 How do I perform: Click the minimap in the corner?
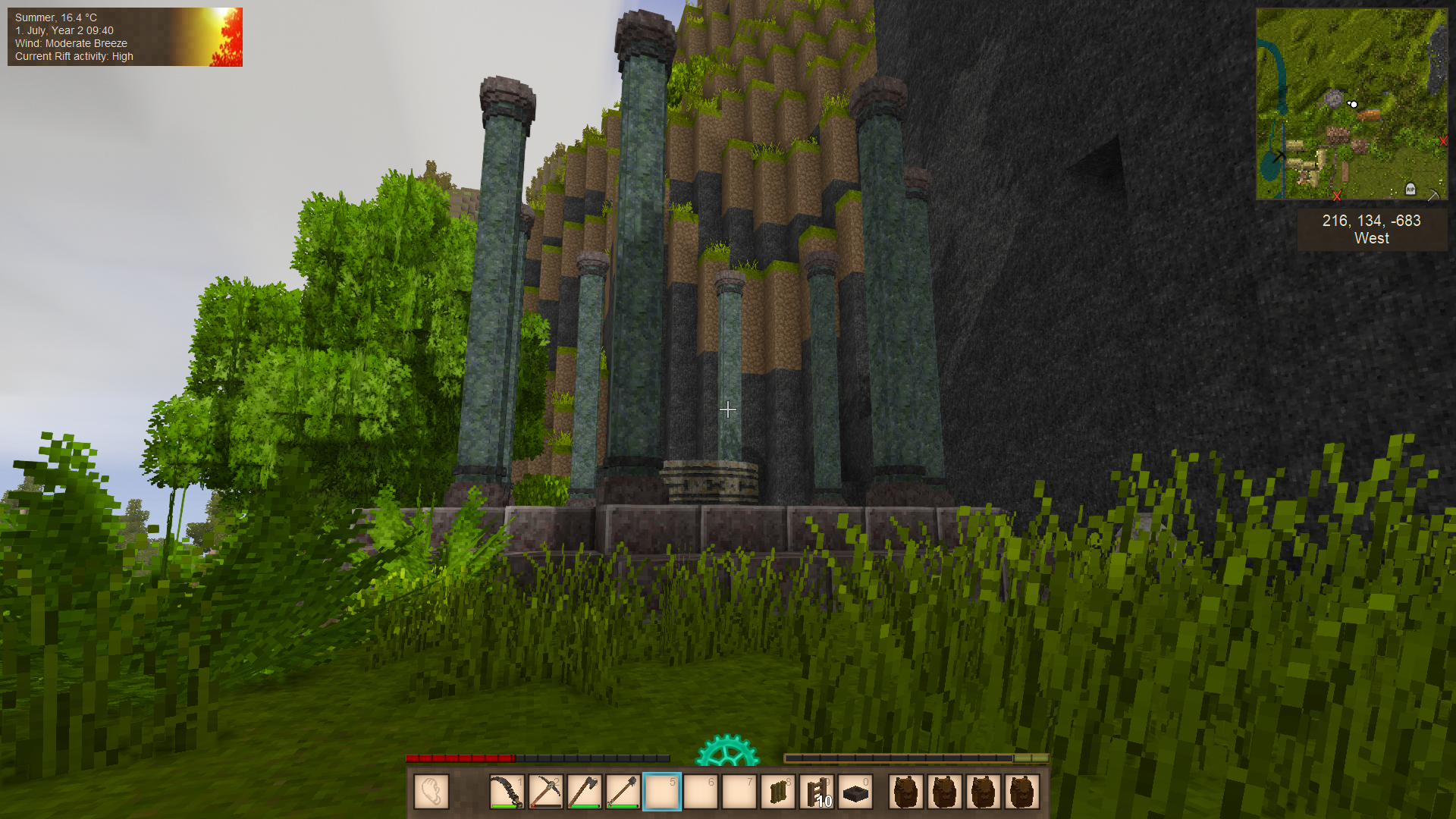coord(1351,104)
